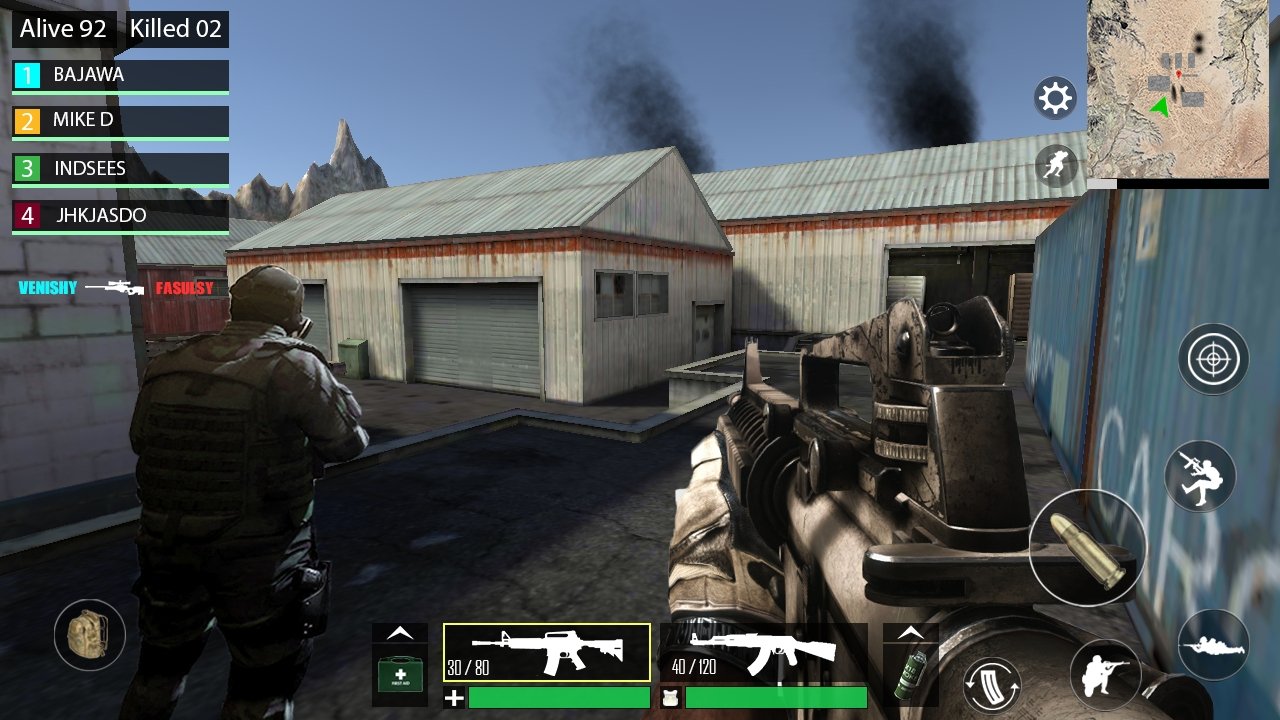Tap the jump button with the leaping soldier
The height and width of the screenshot is (720, 1280).
pos(1201,476)
